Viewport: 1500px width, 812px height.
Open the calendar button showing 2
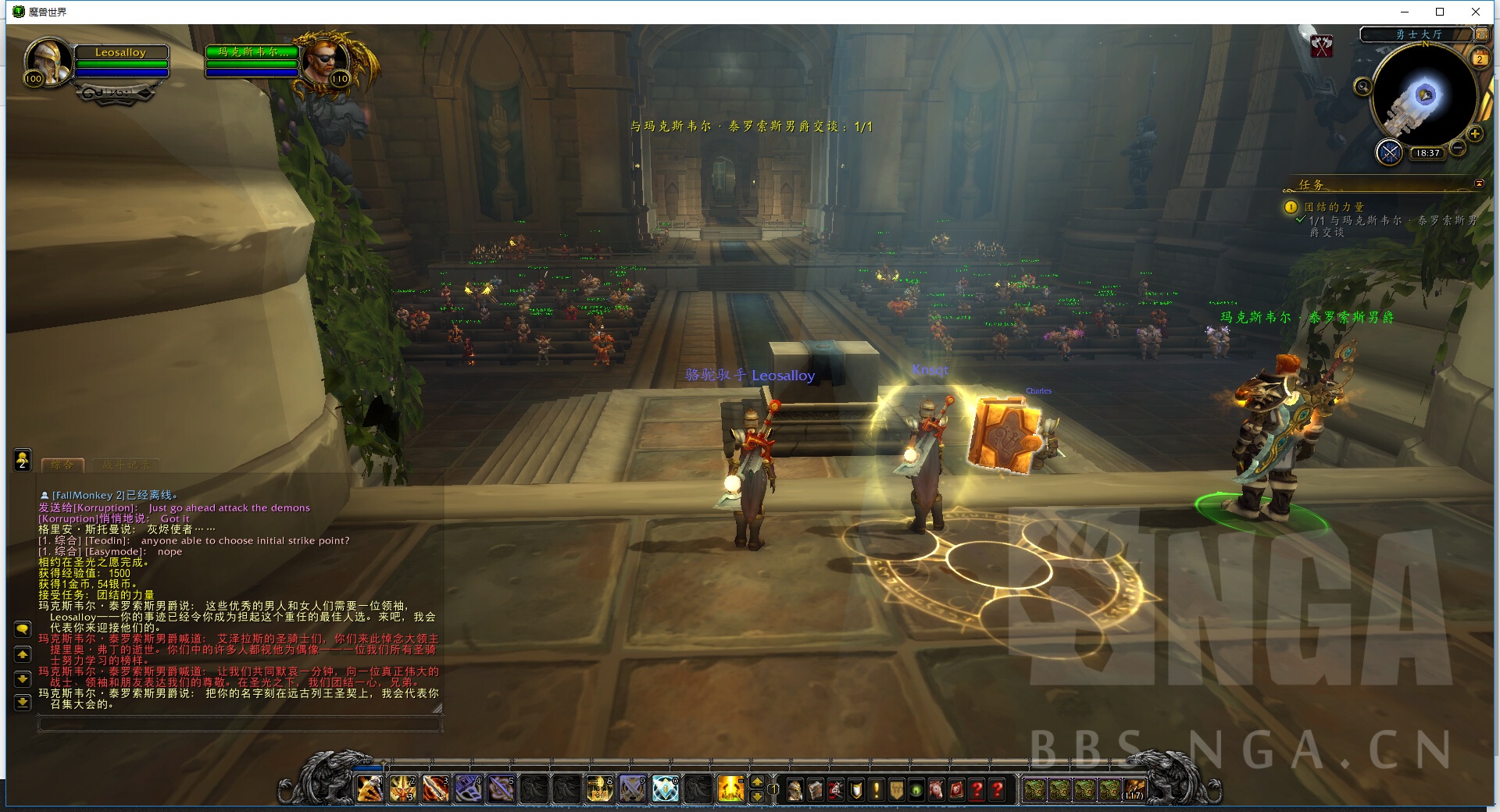[1480, 59]
